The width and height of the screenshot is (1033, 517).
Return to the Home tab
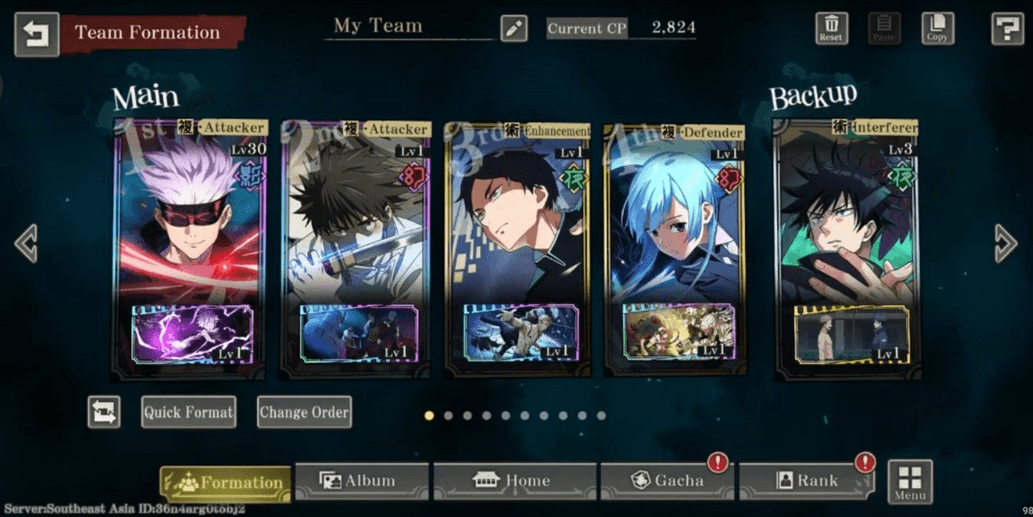514,481
